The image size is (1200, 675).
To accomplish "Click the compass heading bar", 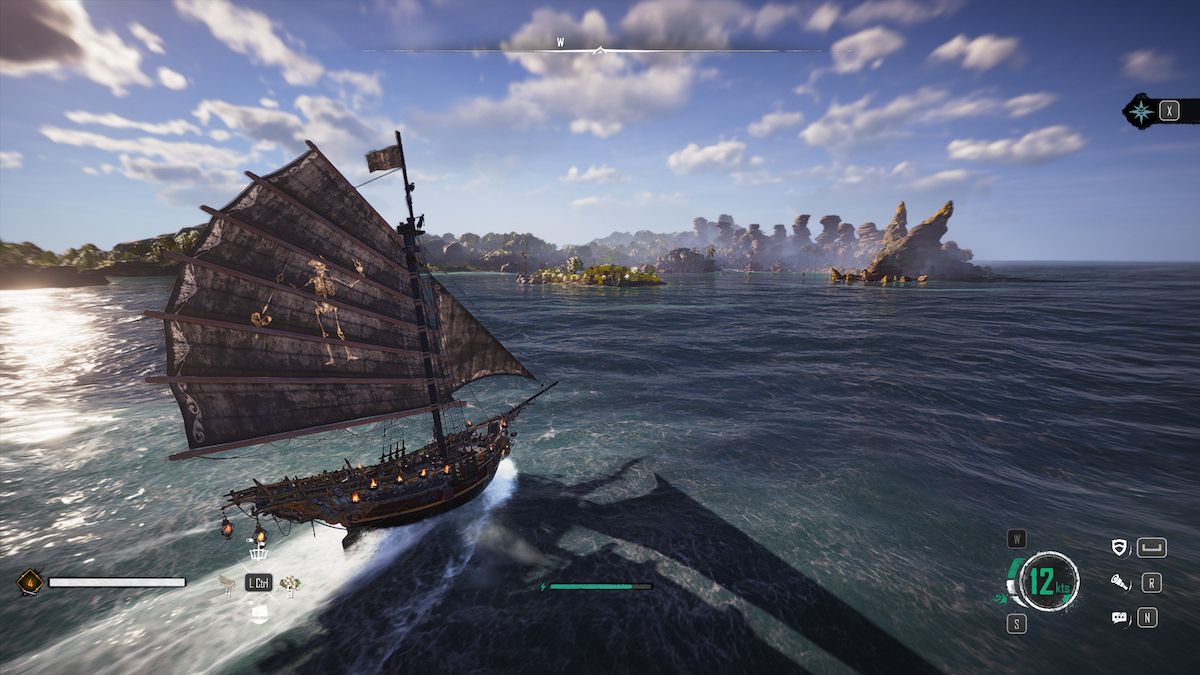I will 599,47.
